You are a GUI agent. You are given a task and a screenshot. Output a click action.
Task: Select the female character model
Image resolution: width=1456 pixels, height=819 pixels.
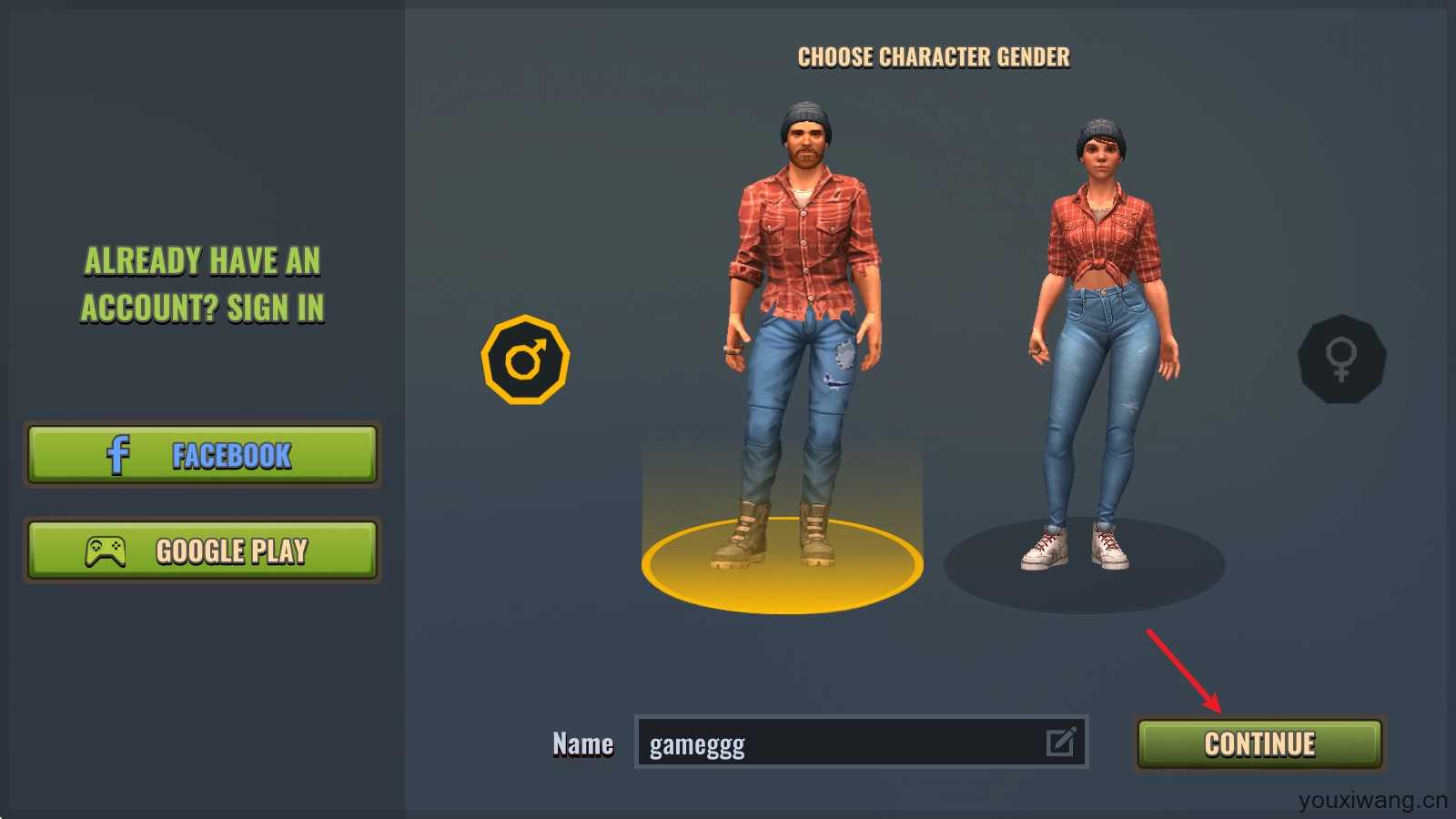[x=1101, y=346]
